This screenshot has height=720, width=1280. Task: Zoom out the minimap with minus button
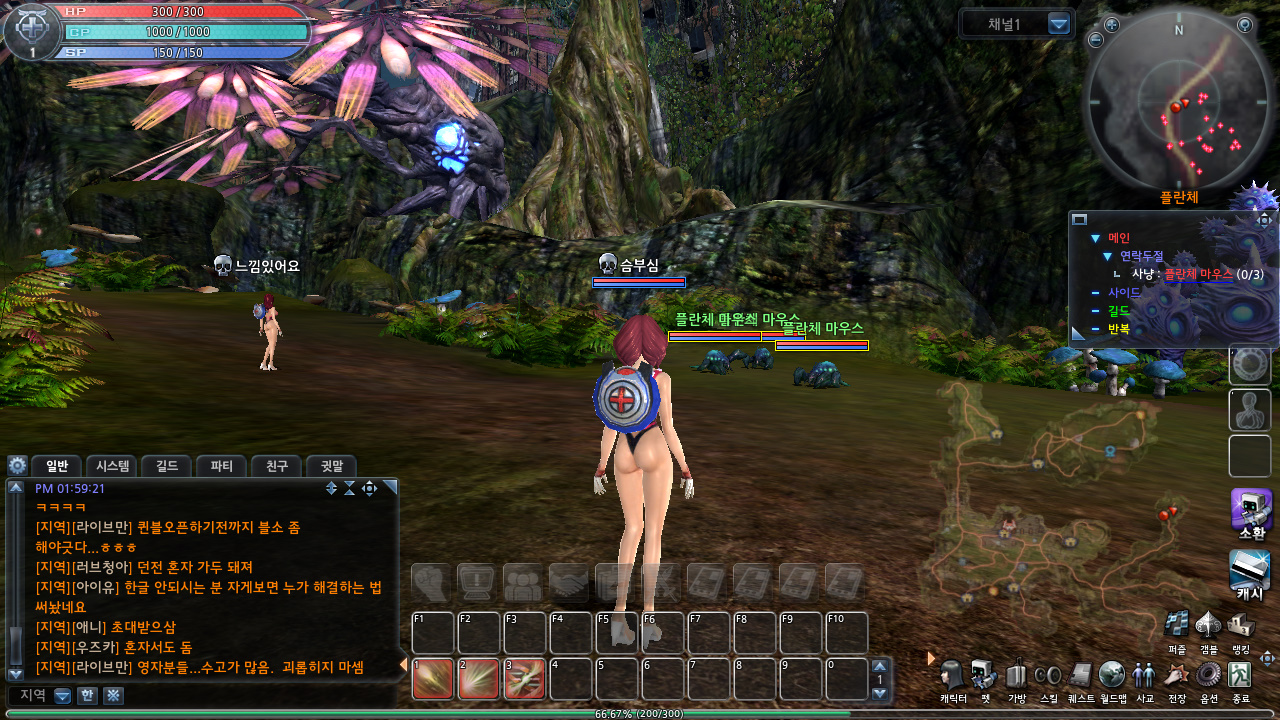click(x=1096, y=40)
